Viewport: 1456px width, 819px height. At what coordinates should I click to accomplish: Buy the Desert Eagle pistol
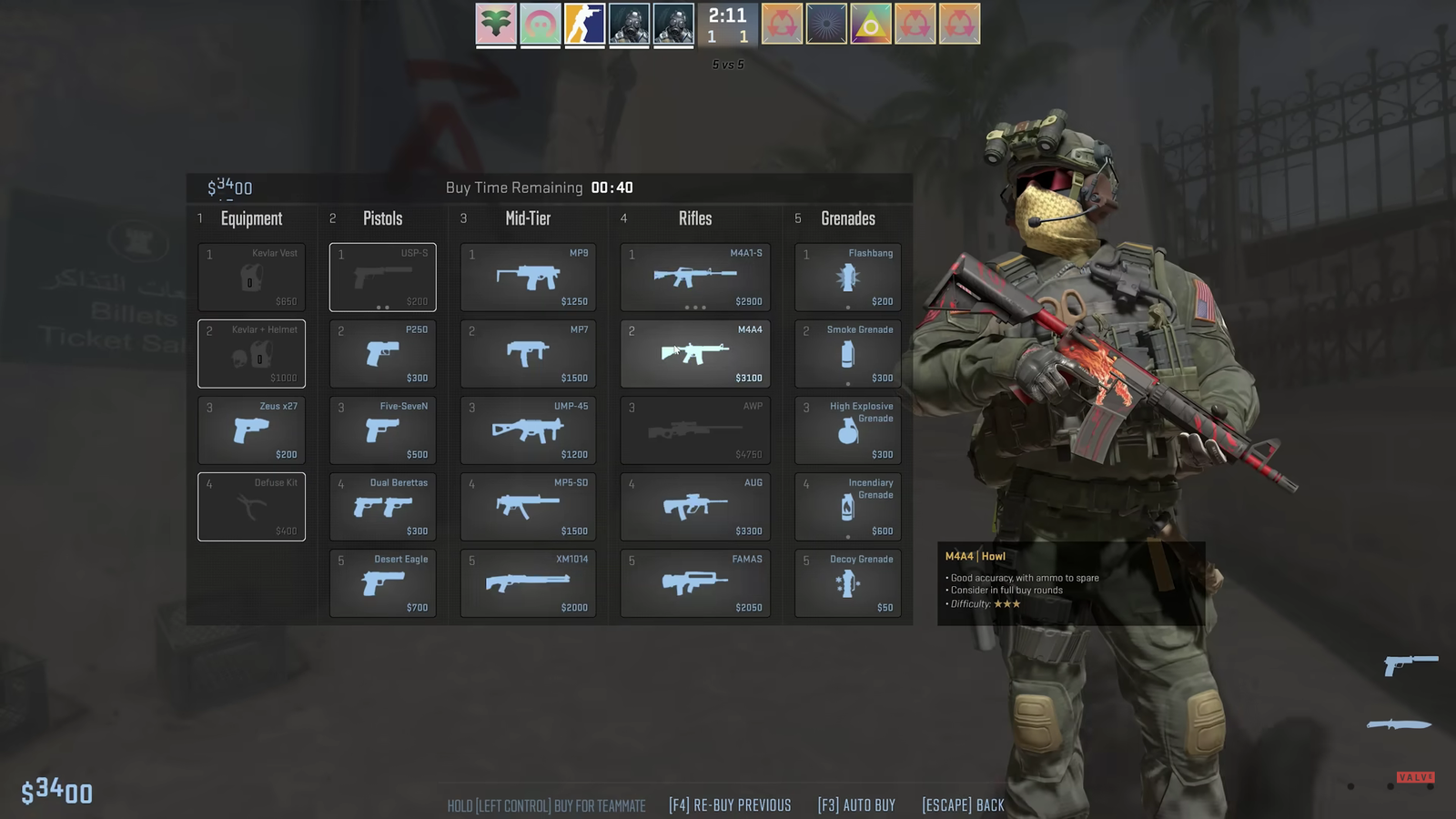click(382, 582)
